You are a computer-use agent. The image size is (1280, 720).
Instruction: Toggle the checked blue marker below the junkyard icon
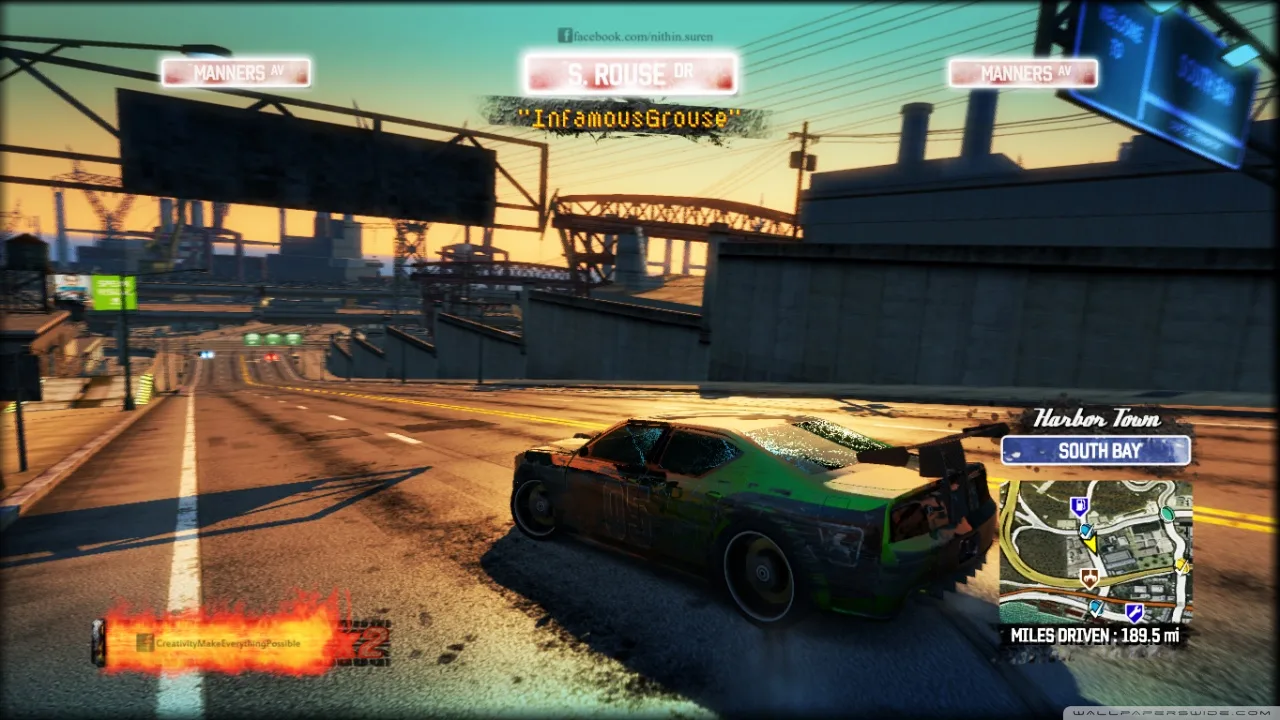(1095, 609)
